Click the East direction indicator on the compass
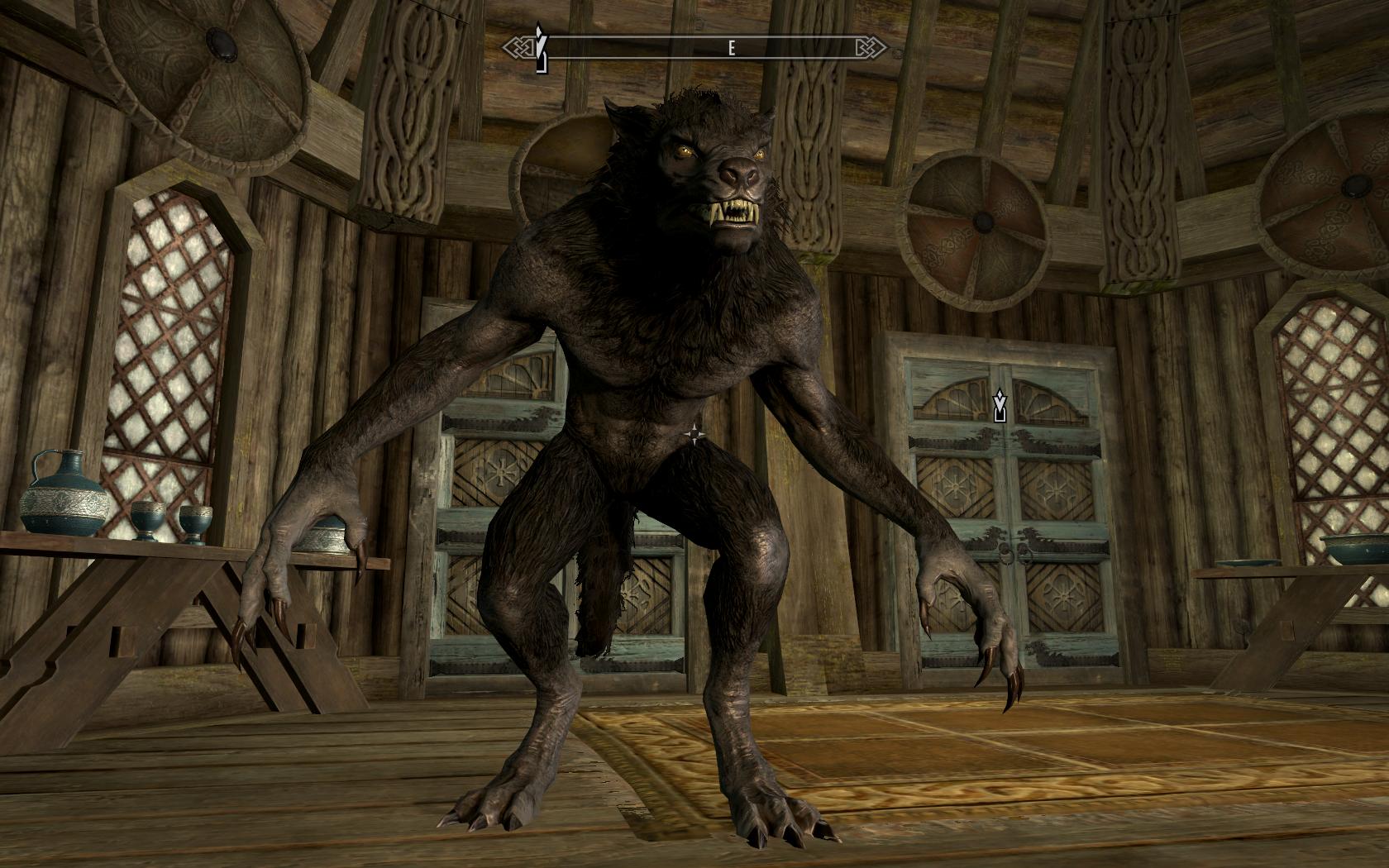Viewport: 1389px width, 868px height. pos(732,47)
